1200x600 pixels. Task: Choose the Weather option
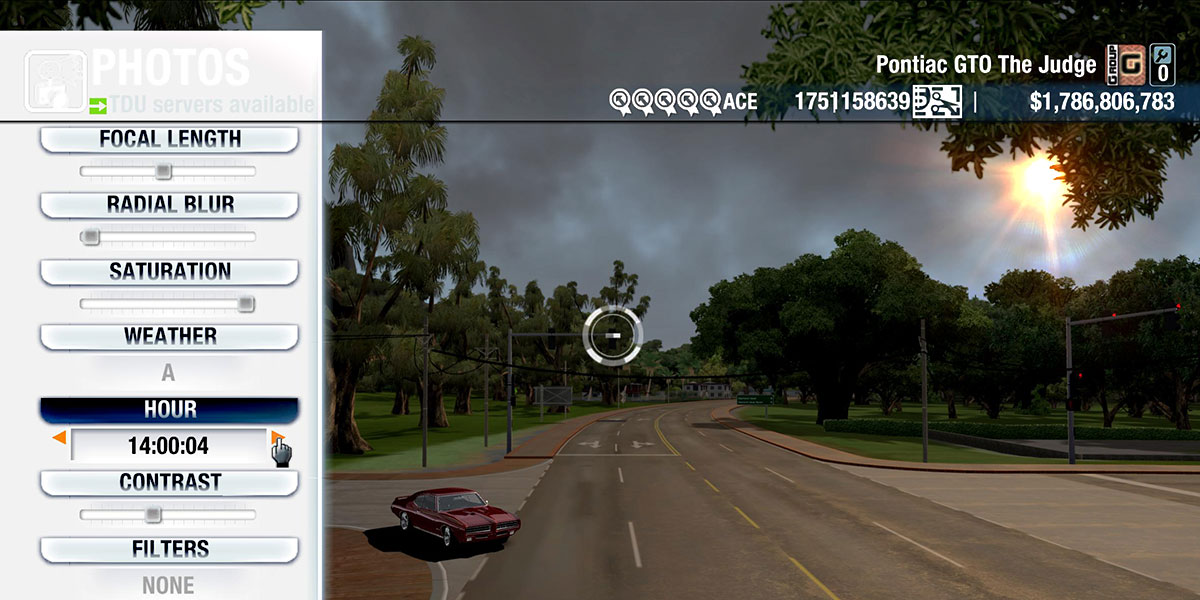pyautogui.click(x=169, y=336)
